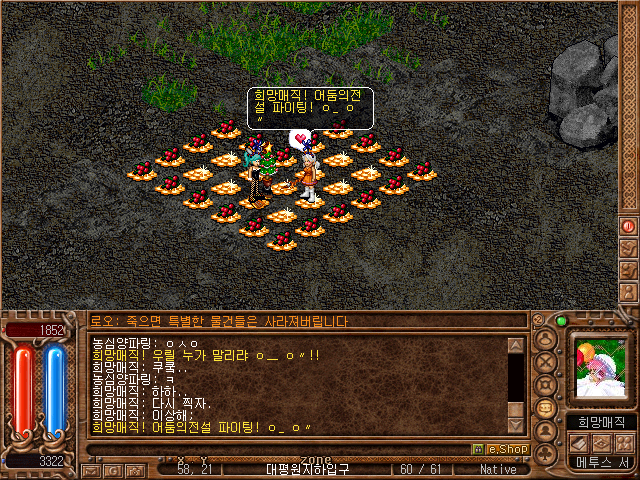This screenshot has height=480, width=640.
Task: Open the group figures icon under character name
Action: [x=624, y=442]
